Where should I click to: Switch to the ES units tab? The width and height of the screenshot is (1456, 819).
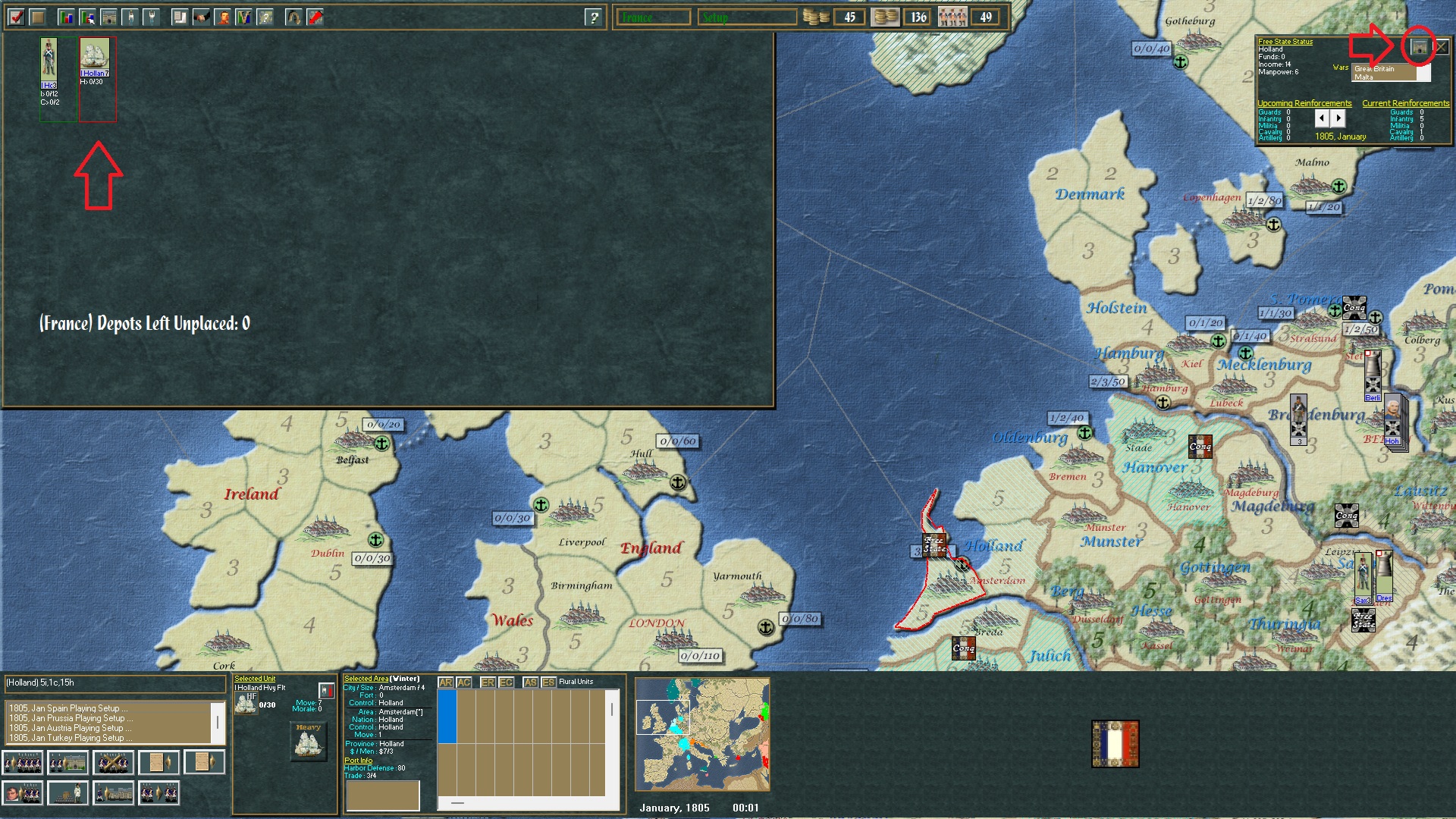click(550, 682)
